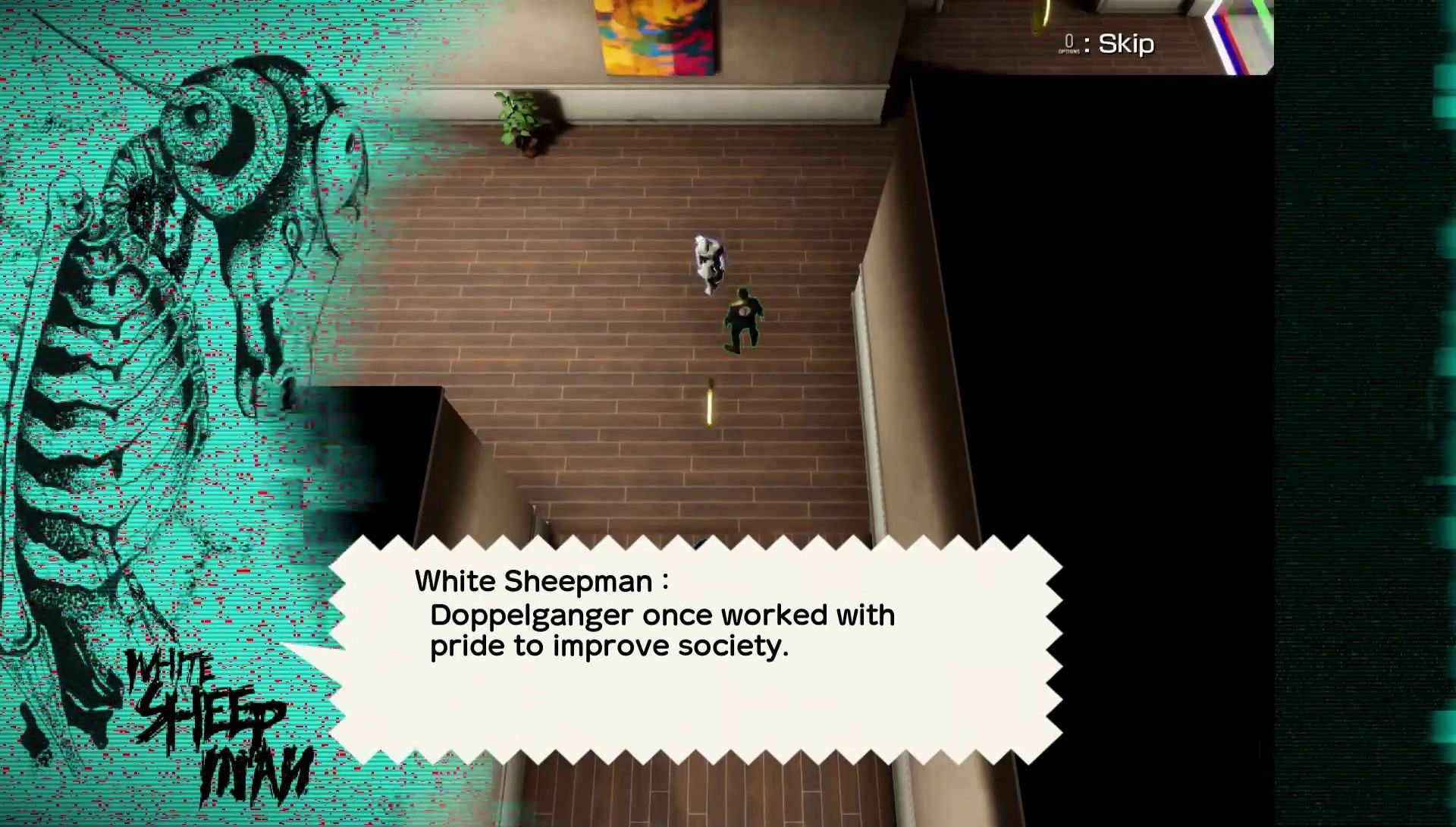The width and height of the screenshot is (1456, 827).
Task: Click the Skip button
Action: (x=1125, y=43)
